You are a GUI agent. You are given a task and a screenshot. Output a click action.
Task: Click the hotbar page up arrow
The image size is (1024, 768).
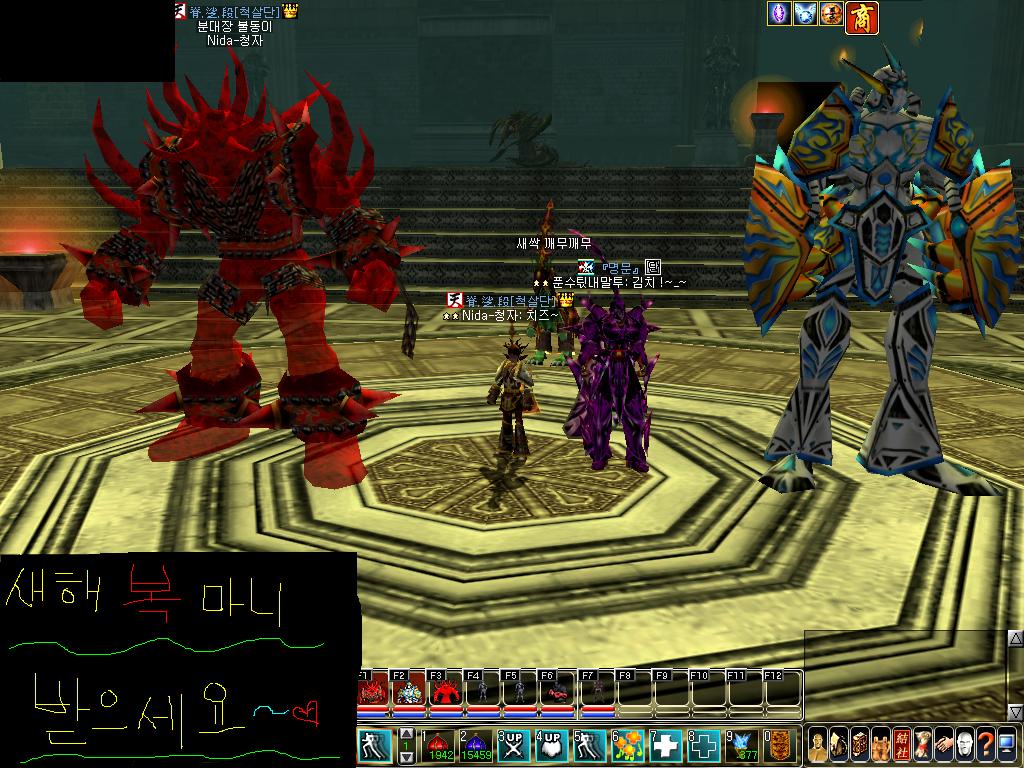pos(407,734)
